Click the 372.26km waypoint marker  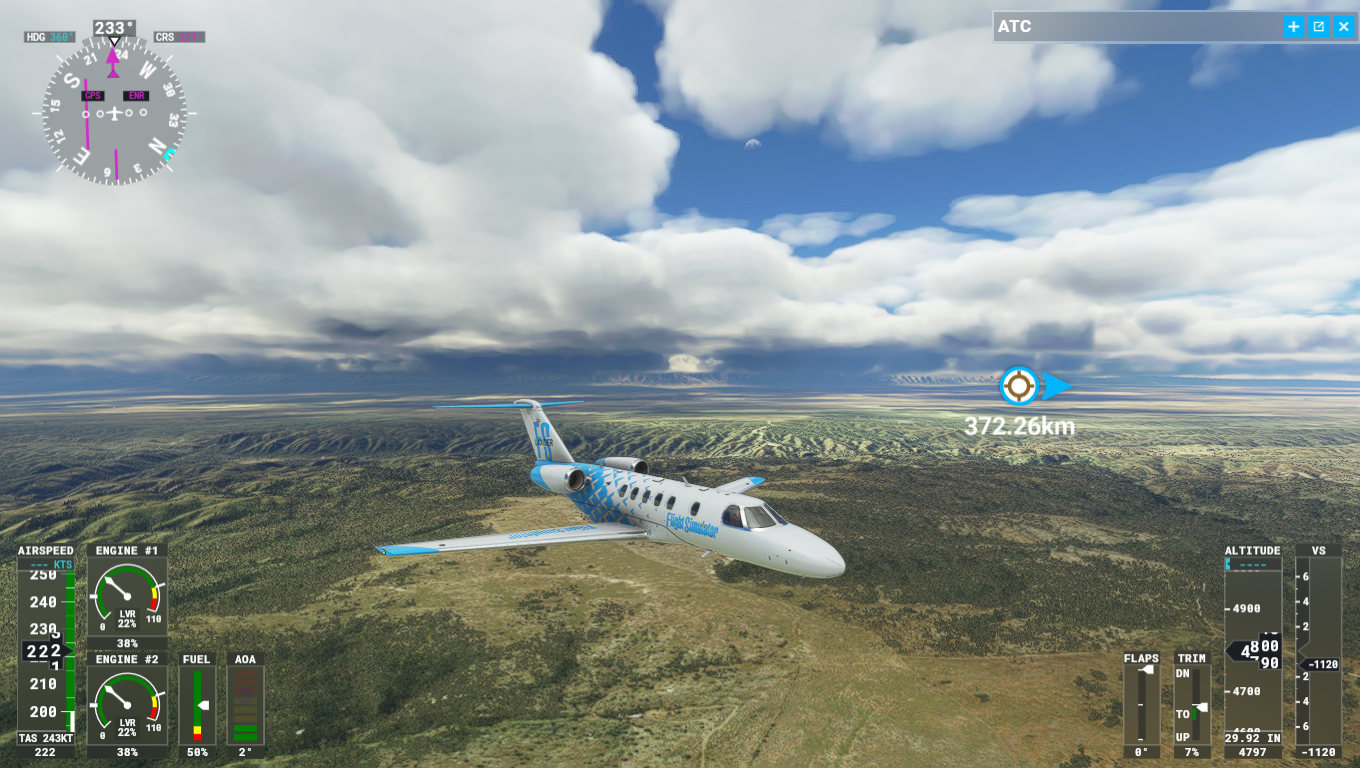click(1019, 386)
